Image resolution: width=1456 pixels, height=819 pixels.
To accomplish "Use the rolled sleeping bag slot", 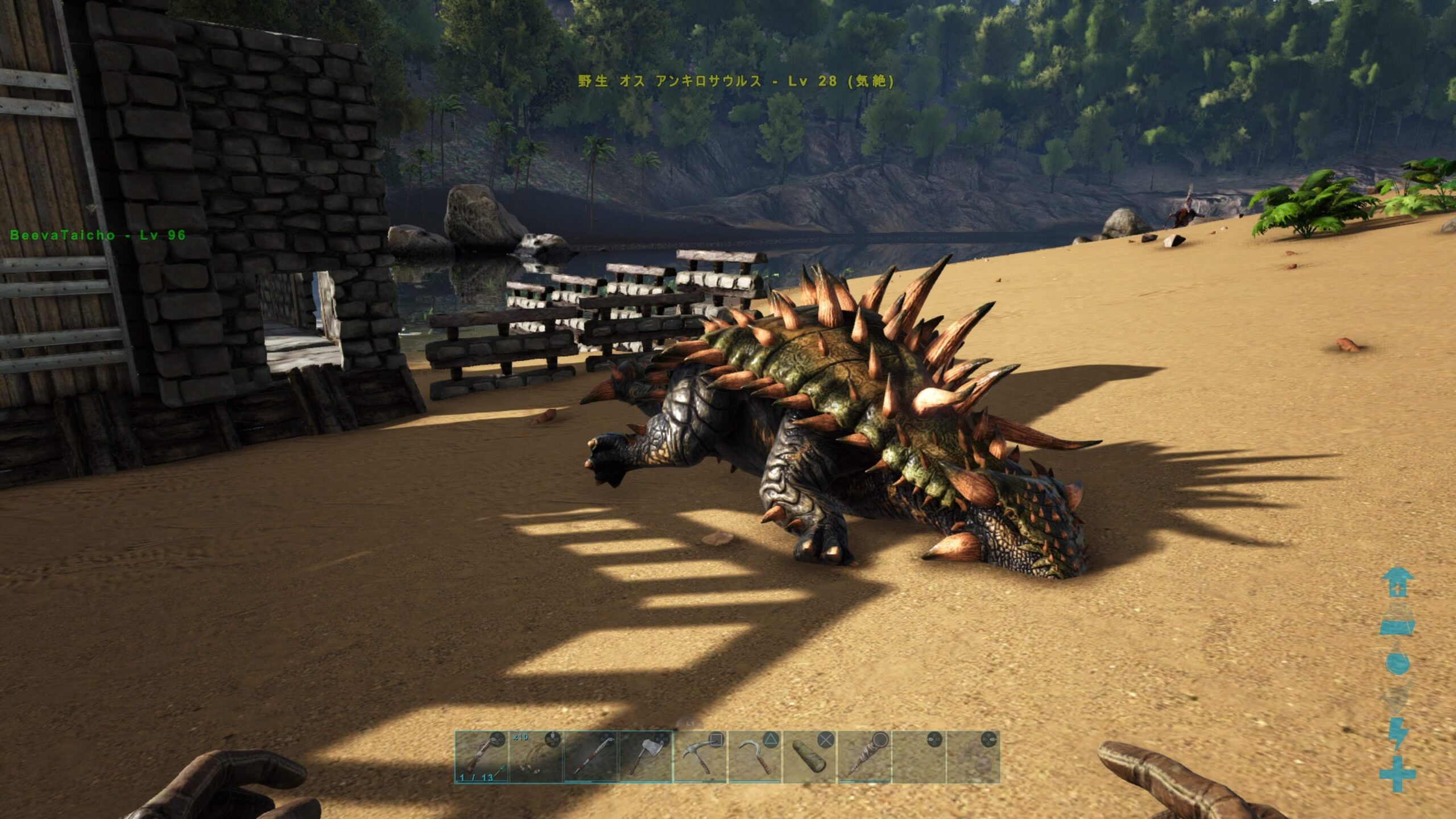I will [809, 757].
